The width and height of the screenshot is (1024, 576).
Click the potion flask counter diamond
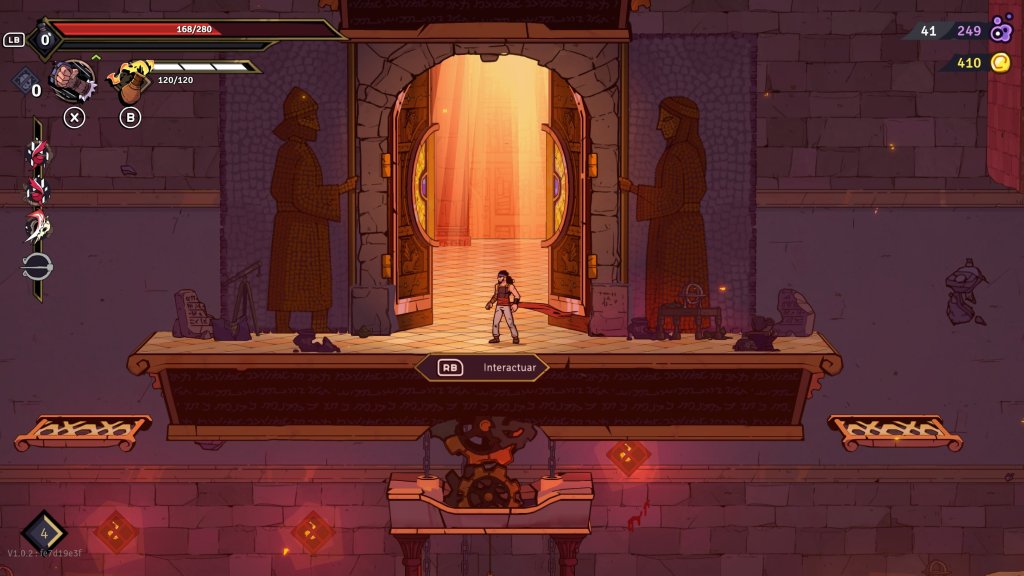click(44, 41)
